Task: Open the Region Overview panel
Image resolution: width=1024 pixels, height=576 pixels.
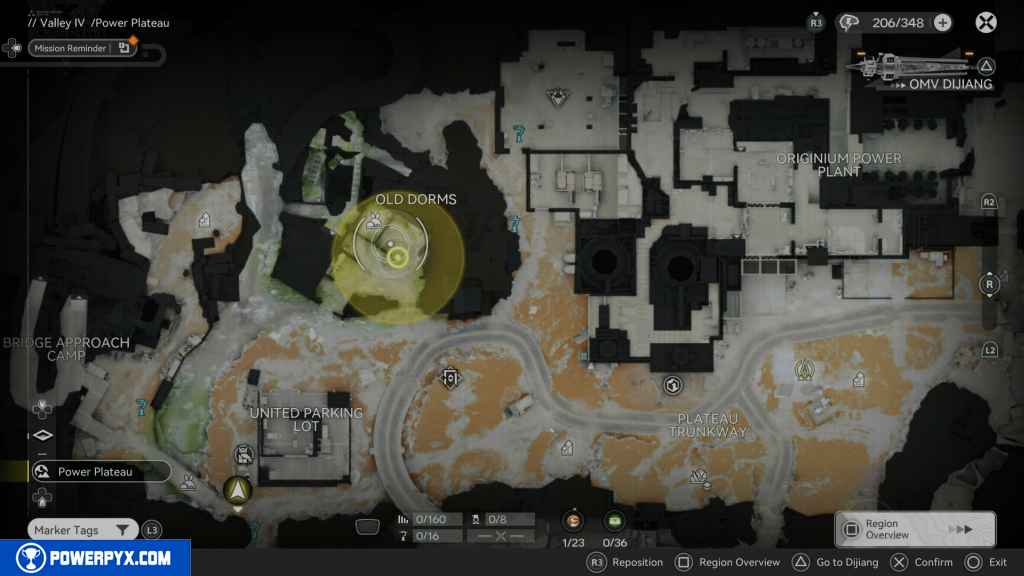Action: [914, 529]
